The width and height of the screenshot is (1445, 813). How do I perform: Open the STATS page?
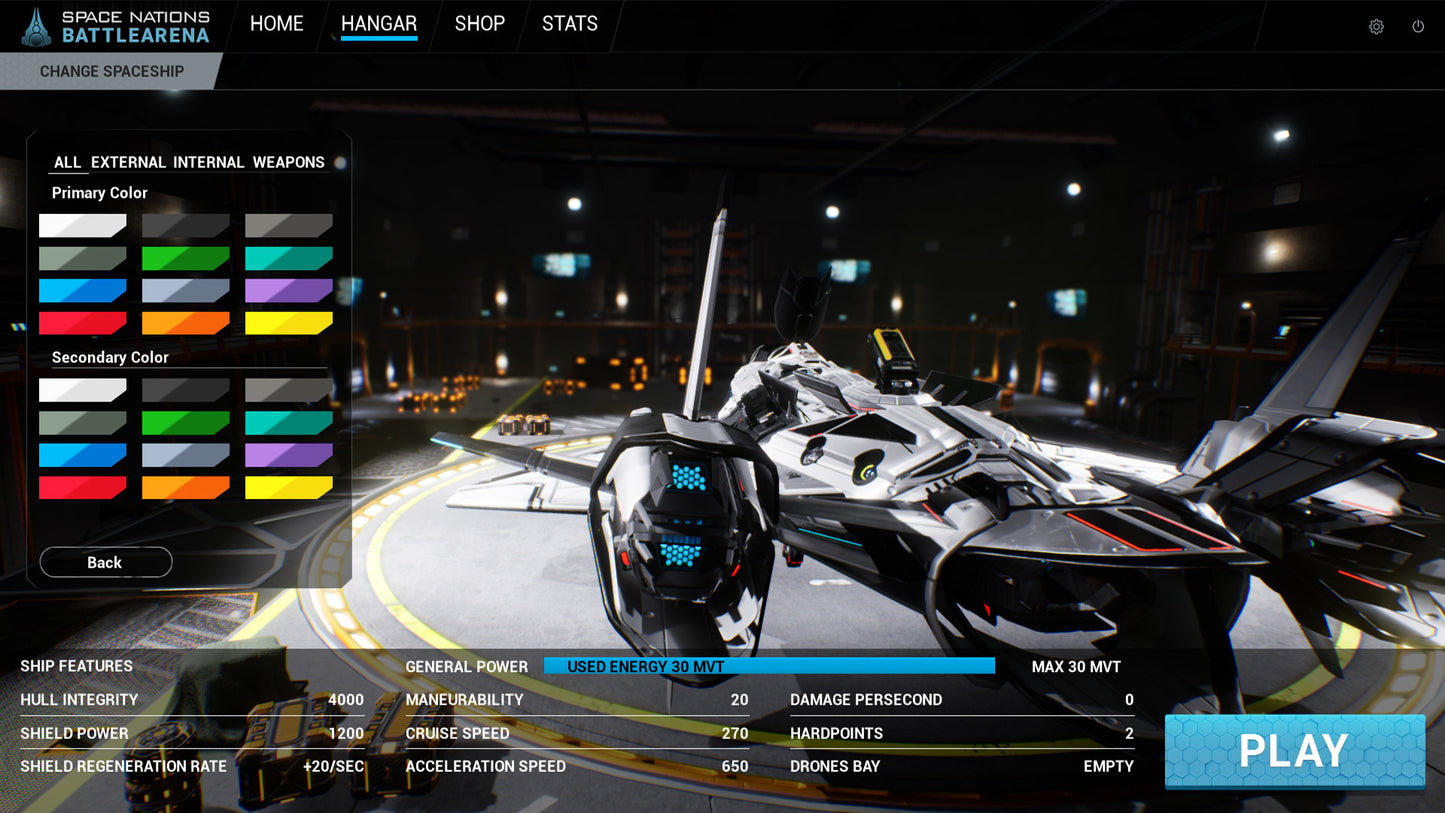(569, 24)
